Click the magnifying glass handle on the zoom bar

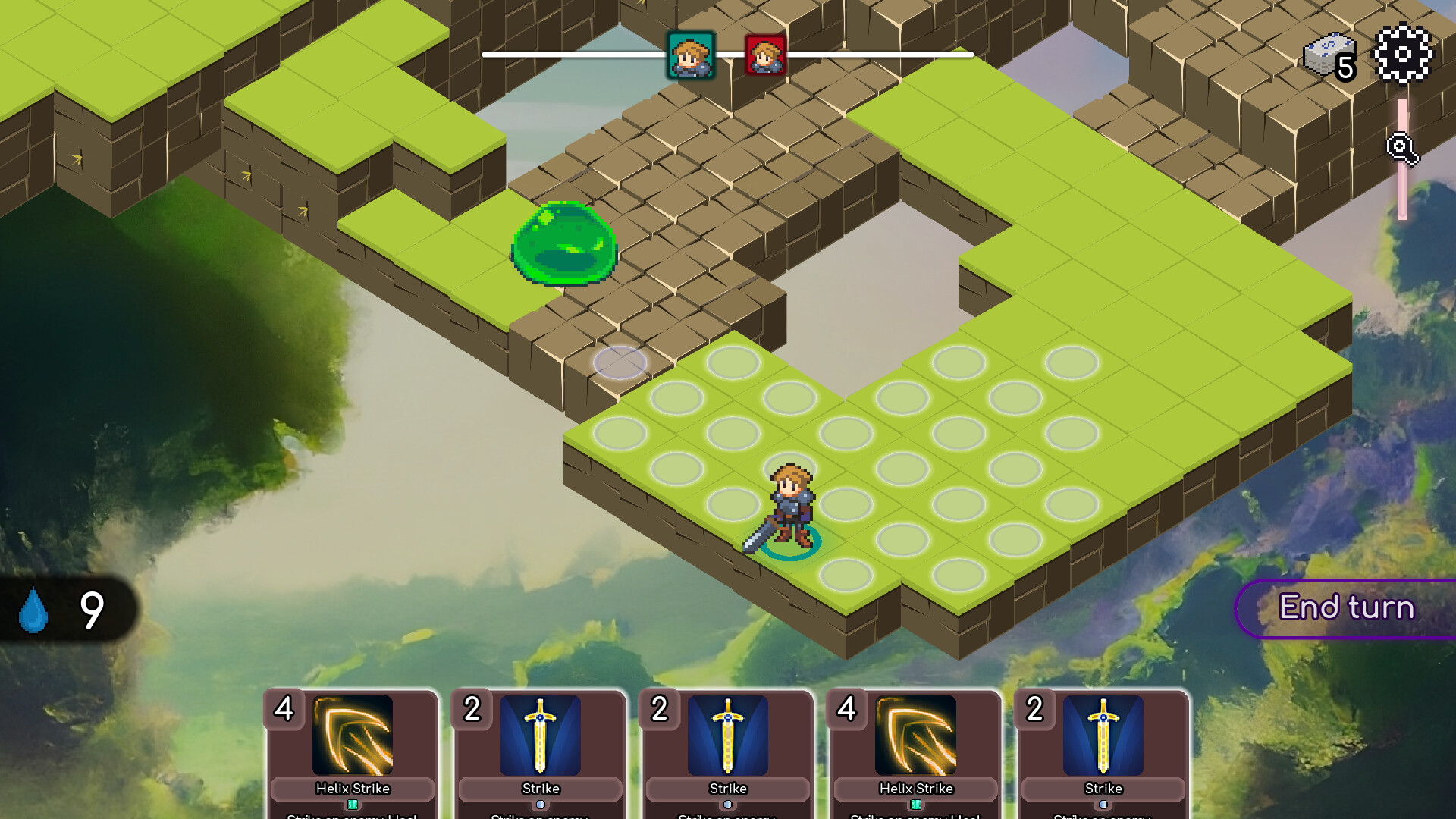(x=1401, y=149)
